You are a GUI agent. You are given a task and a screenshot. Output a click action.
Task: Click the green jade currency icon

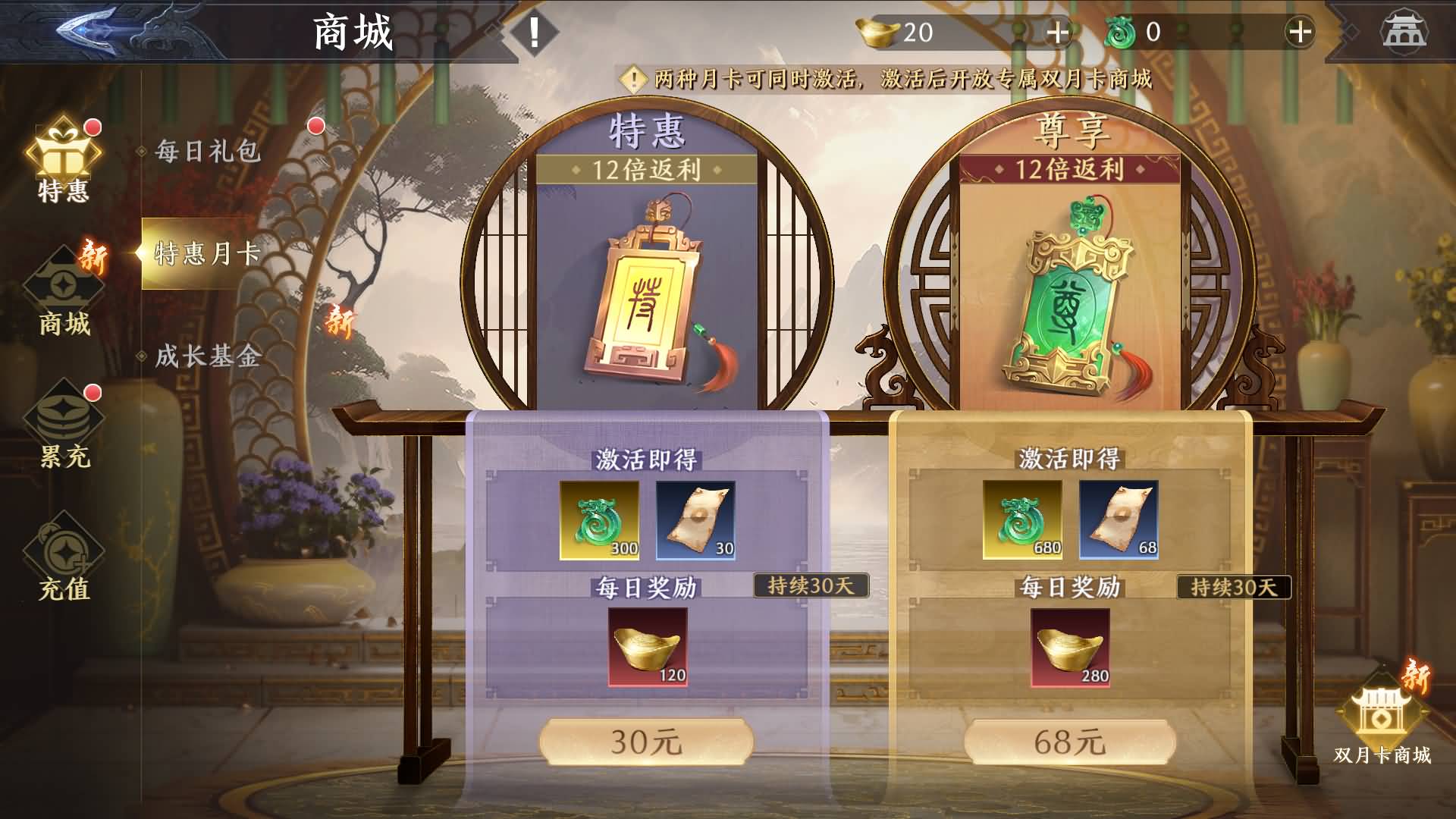point(1120,32)
